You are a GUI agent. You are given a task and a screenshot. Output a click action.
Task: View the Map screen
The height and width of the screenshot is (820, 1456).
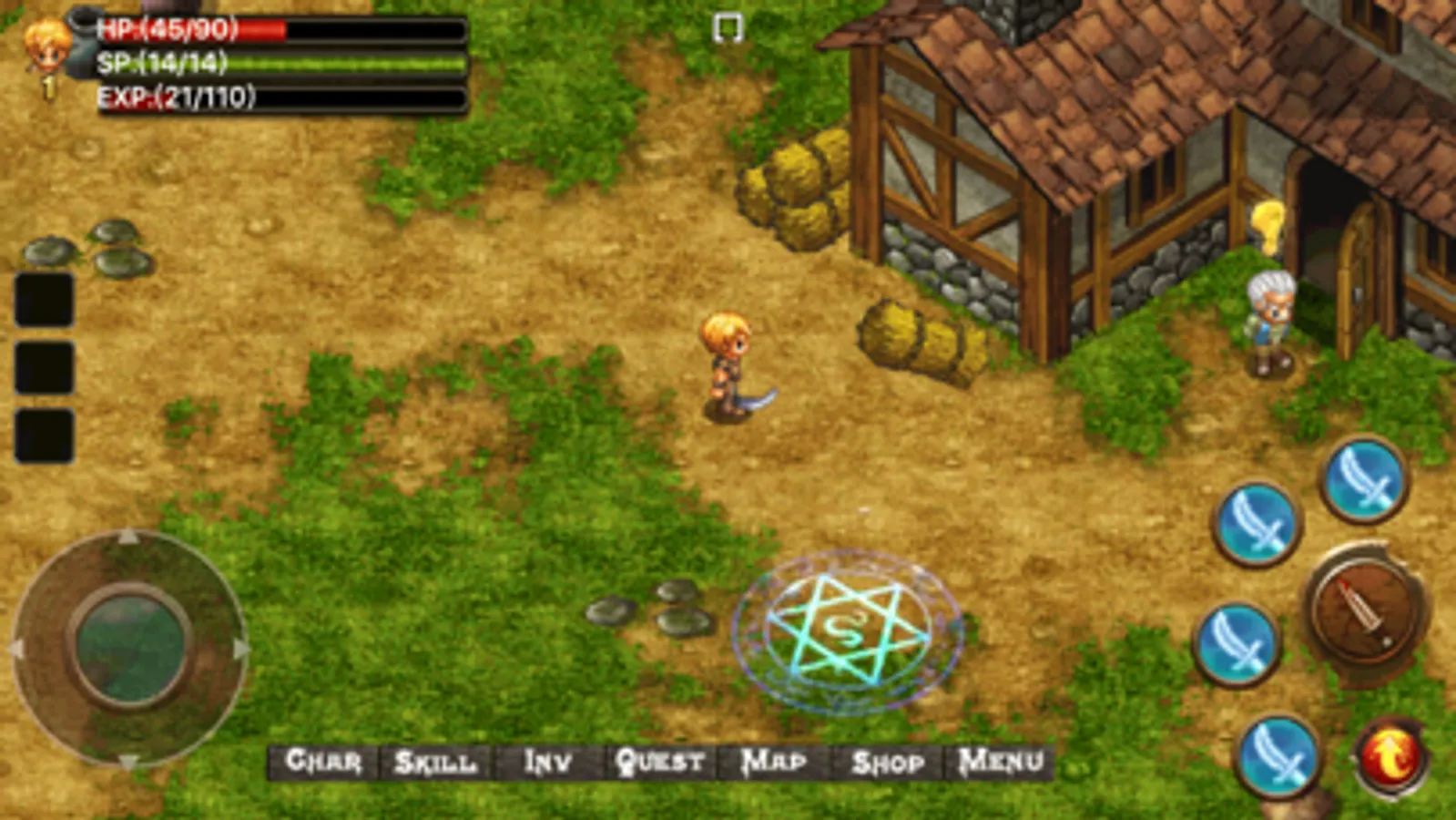pos(774,762)
